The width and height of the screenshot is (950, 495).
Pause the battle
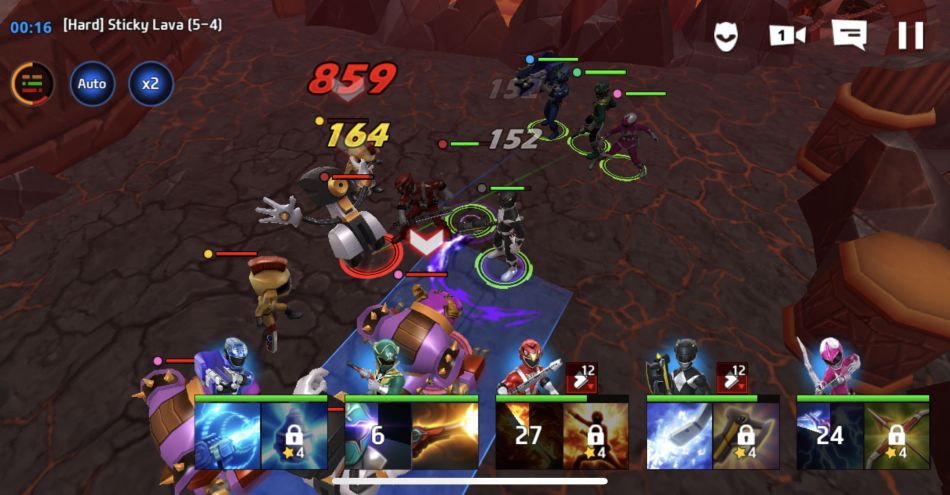click(x=910, y=36)
